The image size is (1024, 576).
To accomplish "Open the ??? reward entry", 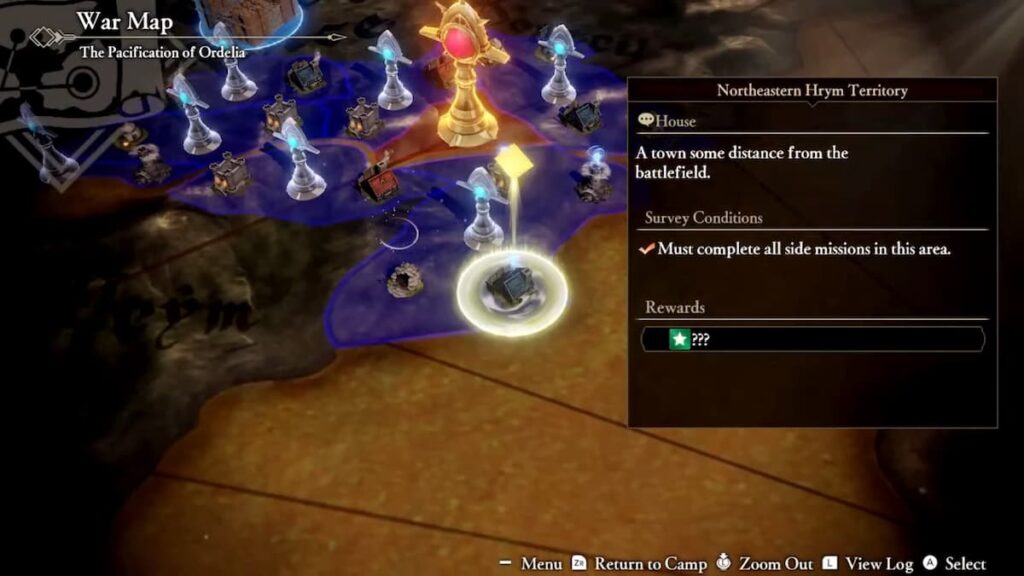I will coord(812,340).
